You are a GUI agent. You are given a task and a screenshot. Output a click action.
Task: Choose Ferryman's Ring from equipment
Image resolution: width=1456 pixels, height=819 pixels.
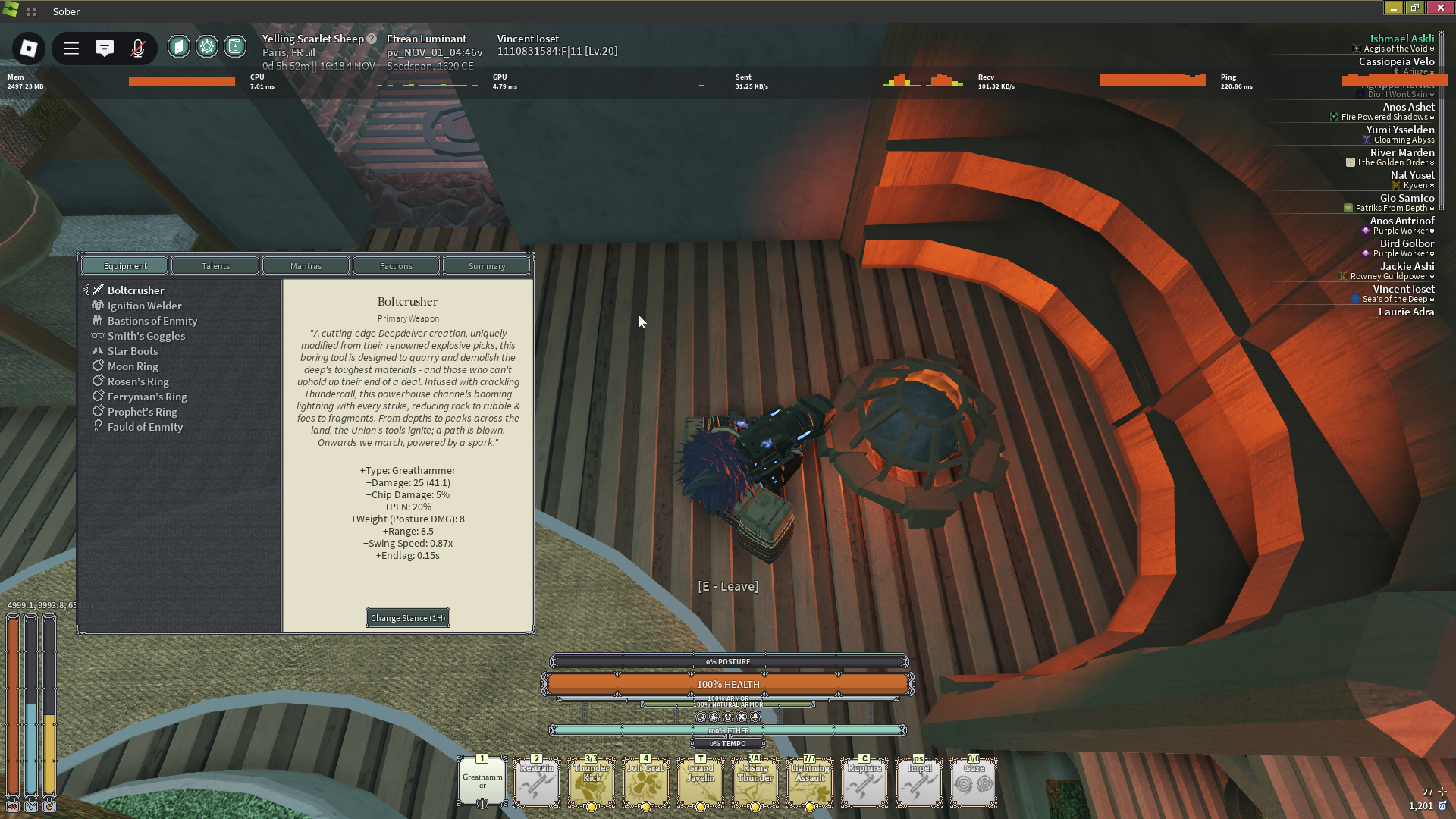[147, 397]
